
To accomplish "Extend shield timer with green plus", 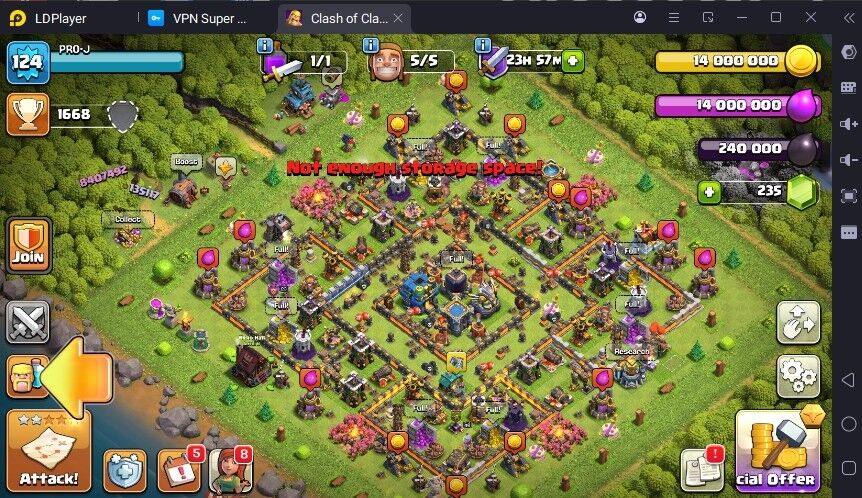I will [572, 61].
